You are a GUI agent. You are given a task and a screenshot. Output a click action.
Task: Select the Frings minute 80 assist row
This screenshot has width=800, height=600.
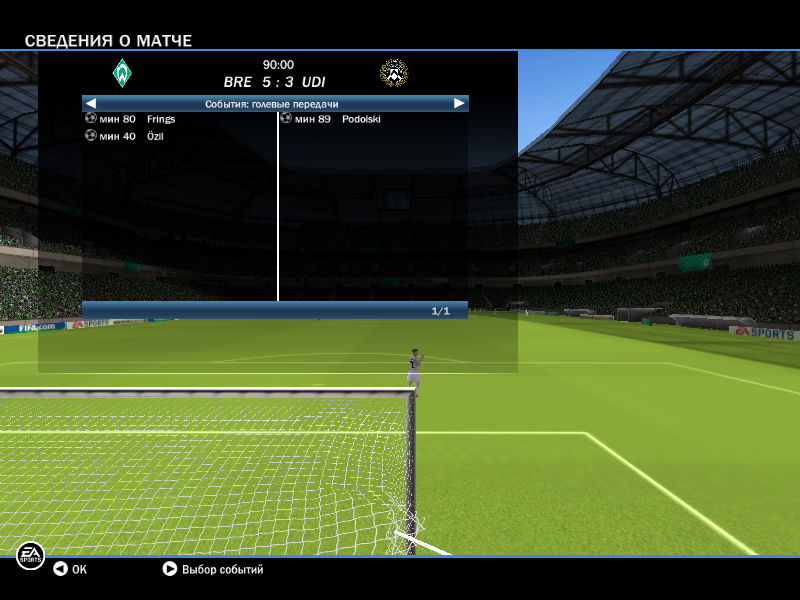click(131, 119)
